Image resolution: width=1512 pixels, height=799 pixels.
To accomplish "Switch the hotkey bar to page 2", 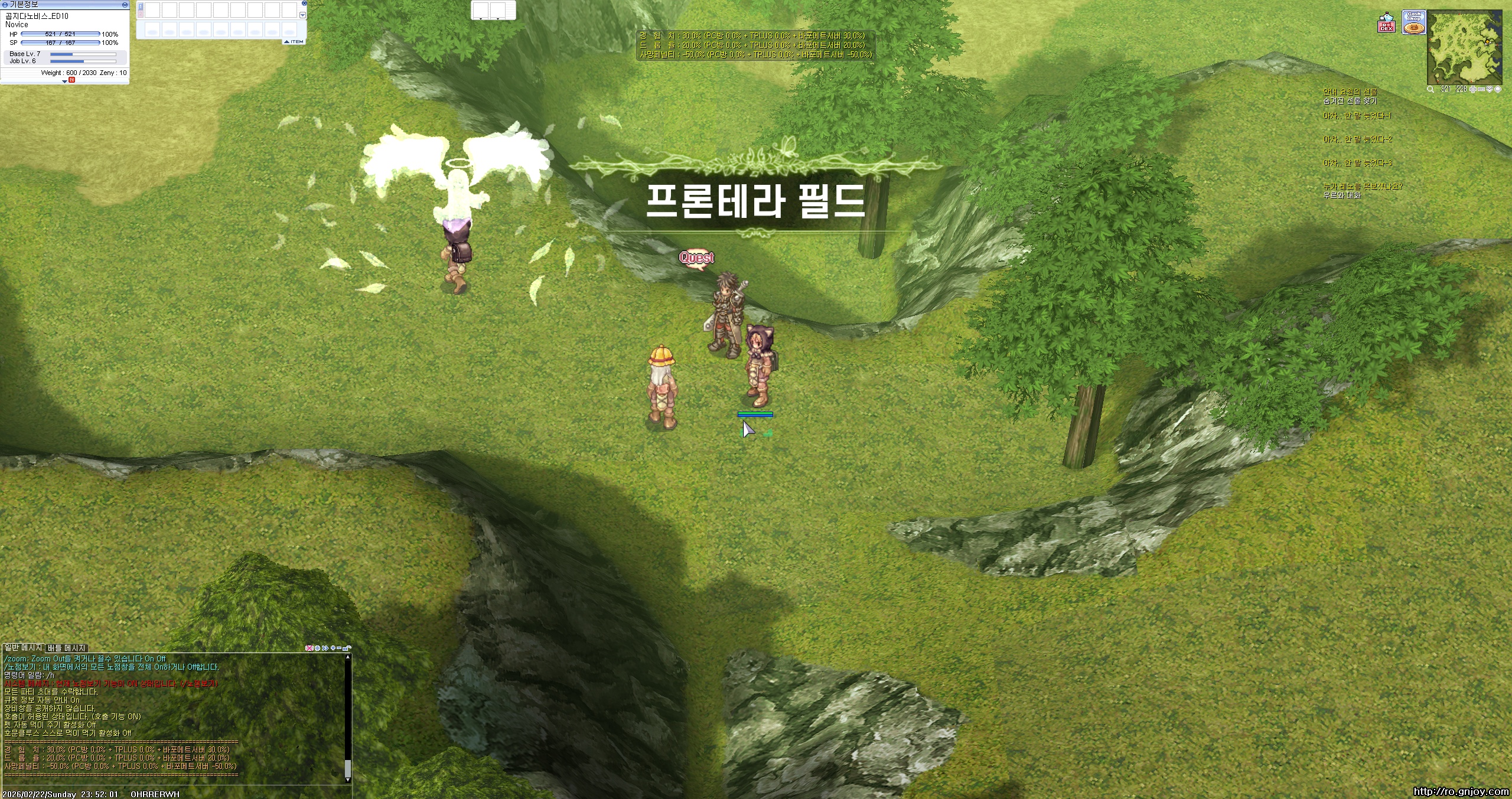I will (141, 14).
